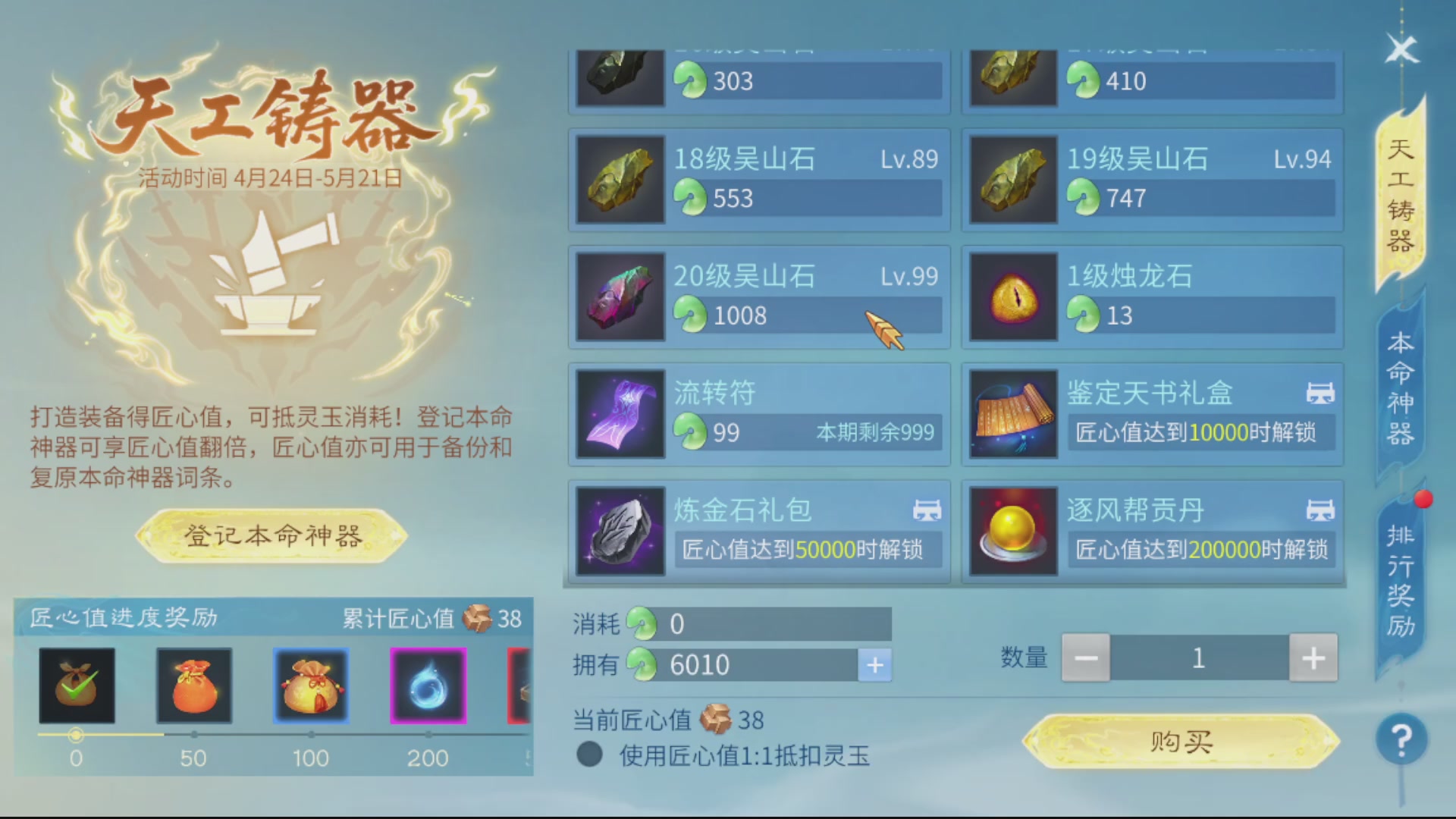Decrease quantity with the minus button
The width and height of the screenshot is (1456, 819).
pos(1086,657)
